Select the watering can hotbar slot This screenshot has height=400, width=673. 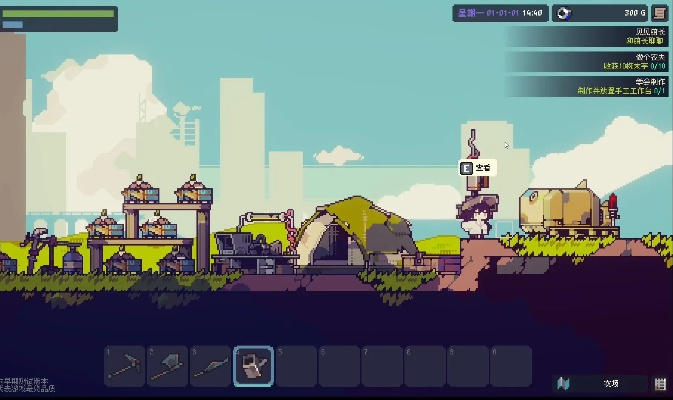point(253,366)
